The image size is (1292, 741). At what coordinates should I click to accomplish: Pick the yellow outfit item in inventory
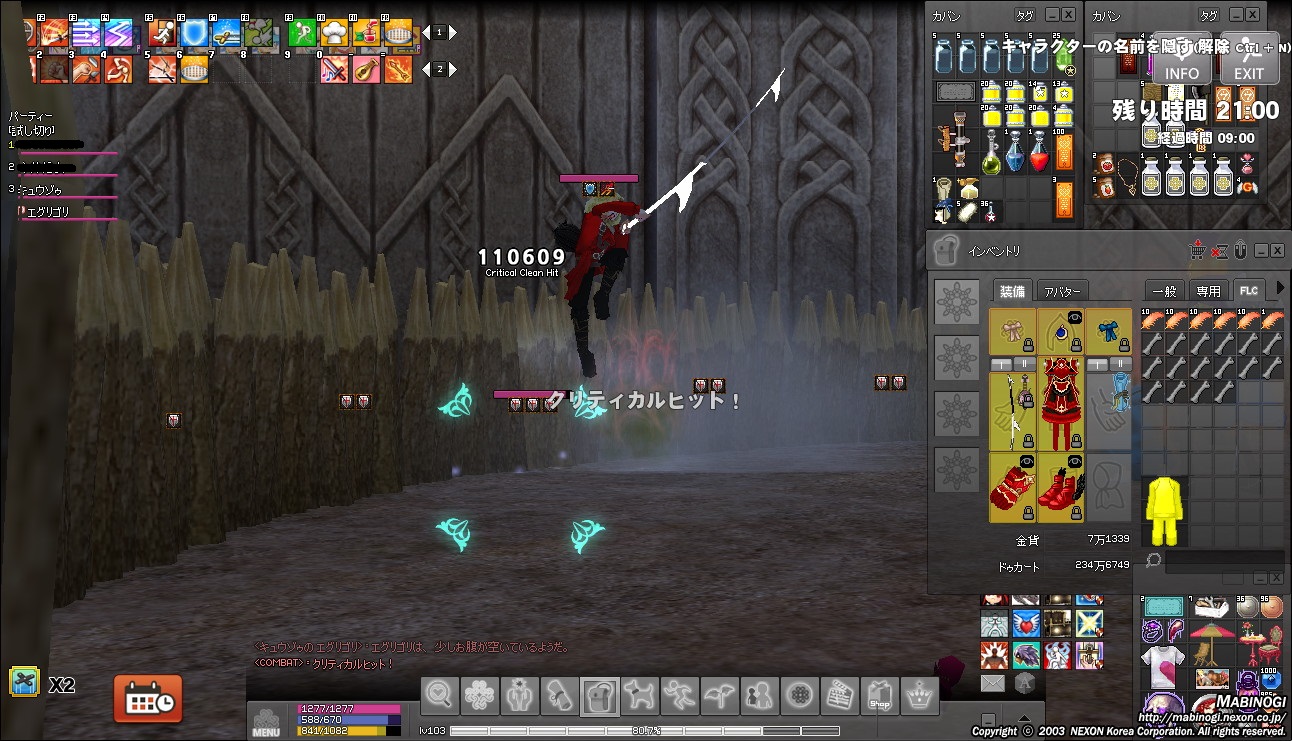coord(1165,510)
